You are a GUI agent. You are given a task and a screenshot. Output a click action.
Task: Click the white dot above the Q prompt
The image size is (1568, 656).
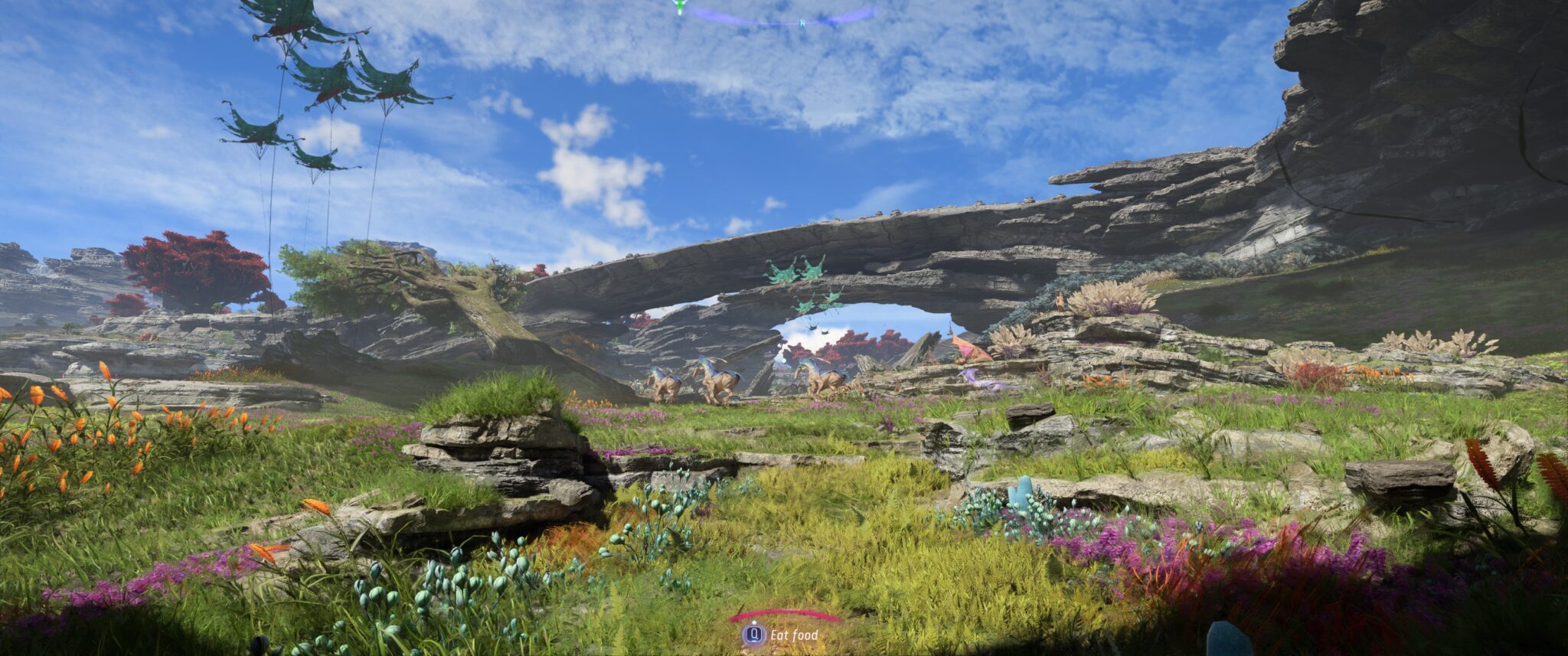pyautogui.click(x=754, y=623)
